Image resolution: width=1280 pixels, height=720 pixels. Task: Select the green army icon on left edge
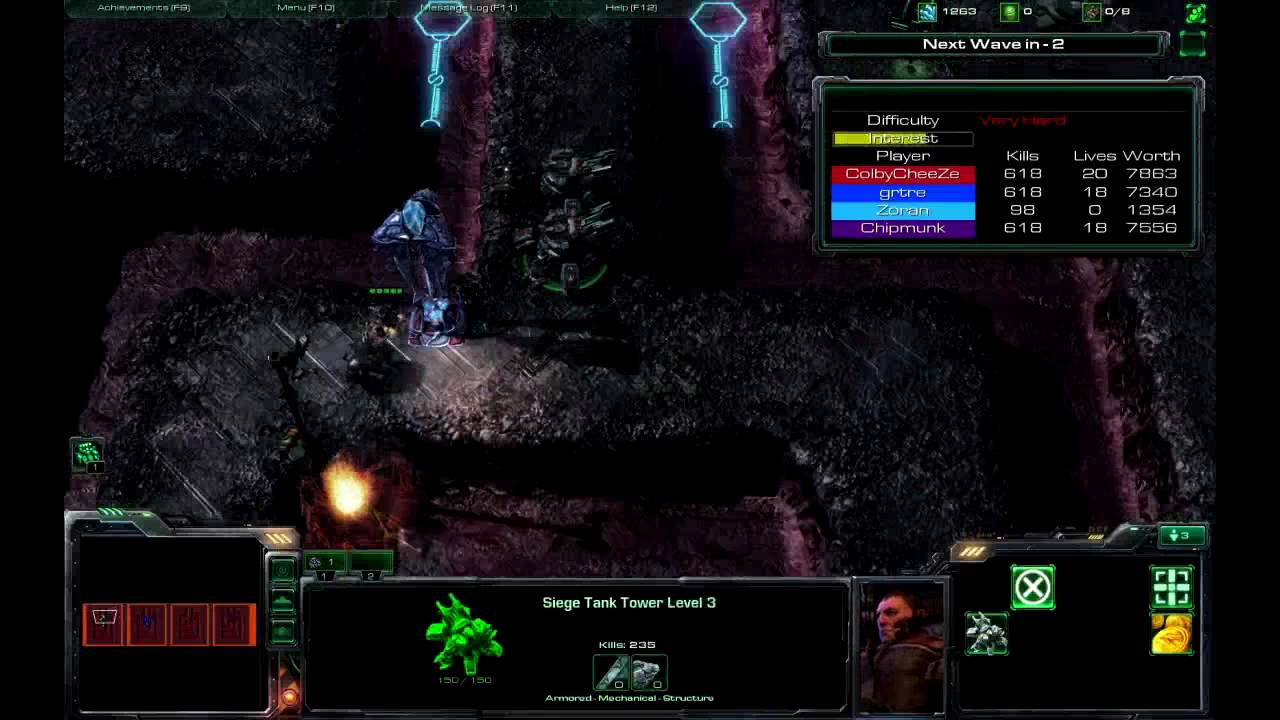[x=88, y=455]
